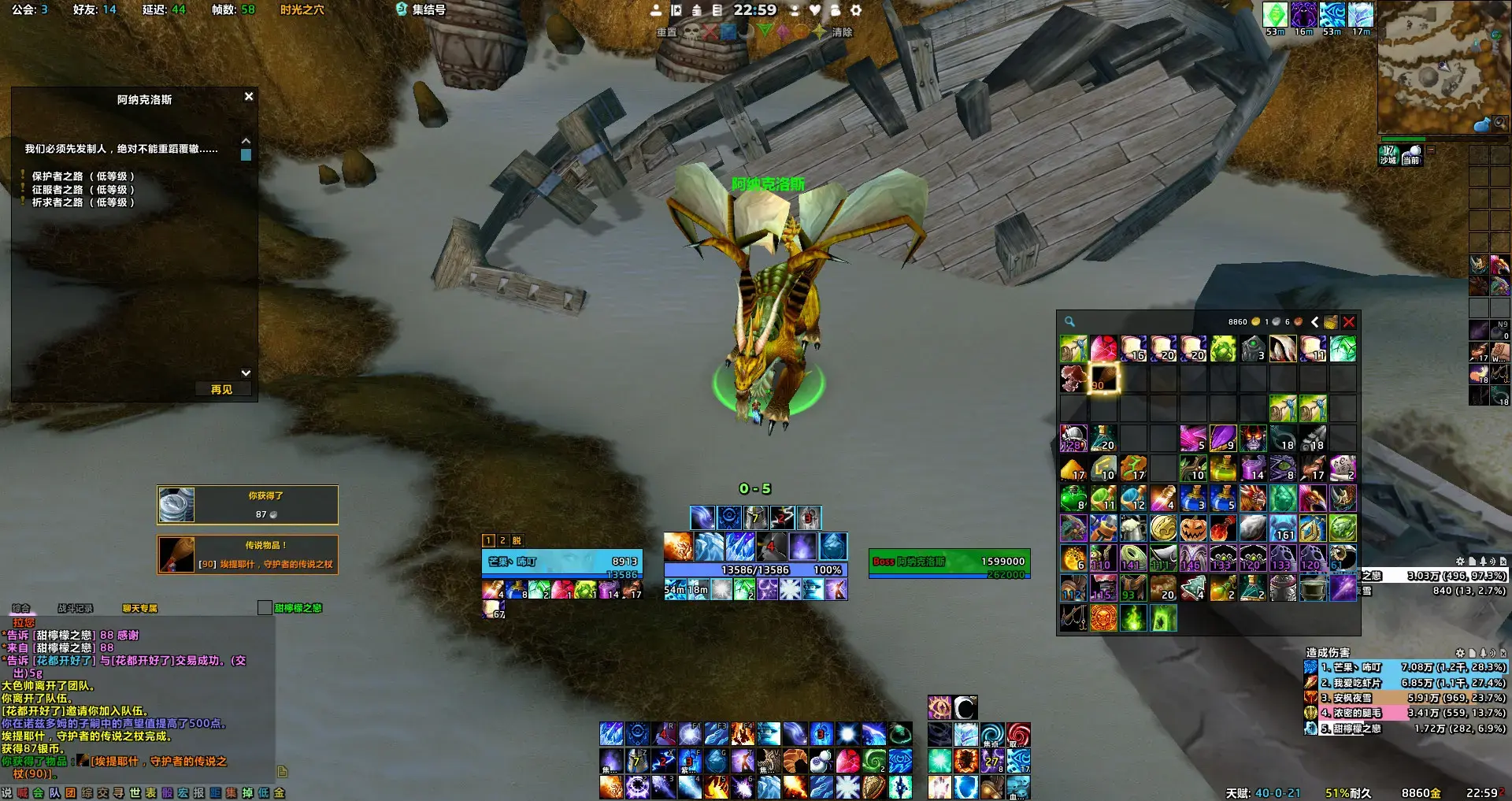1512x801 pixels.
Task: Pick the 祈求者之路 quest option
Action: 82,202
